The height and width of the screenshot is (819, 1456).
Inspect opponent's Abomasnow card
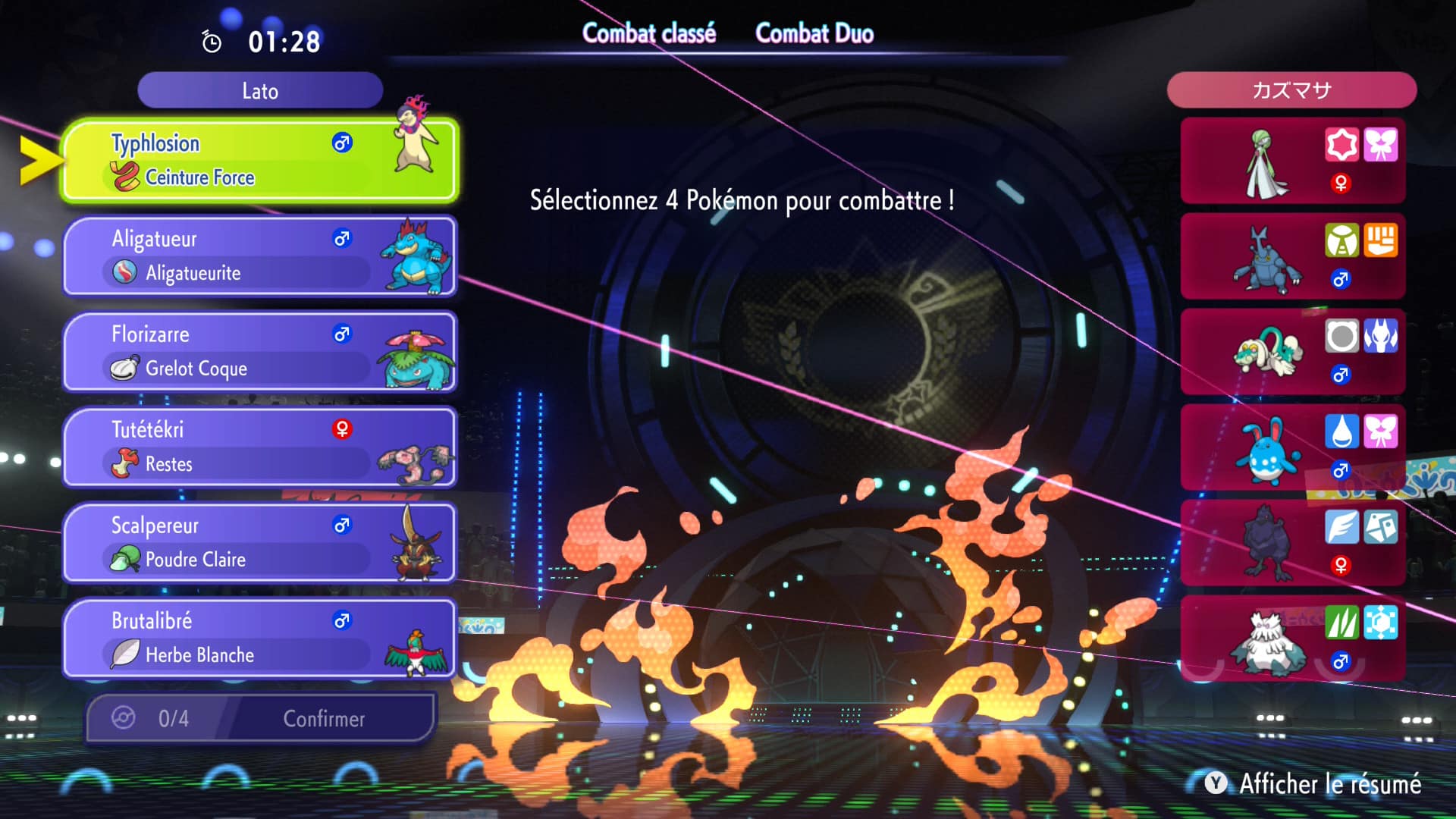1292,639
